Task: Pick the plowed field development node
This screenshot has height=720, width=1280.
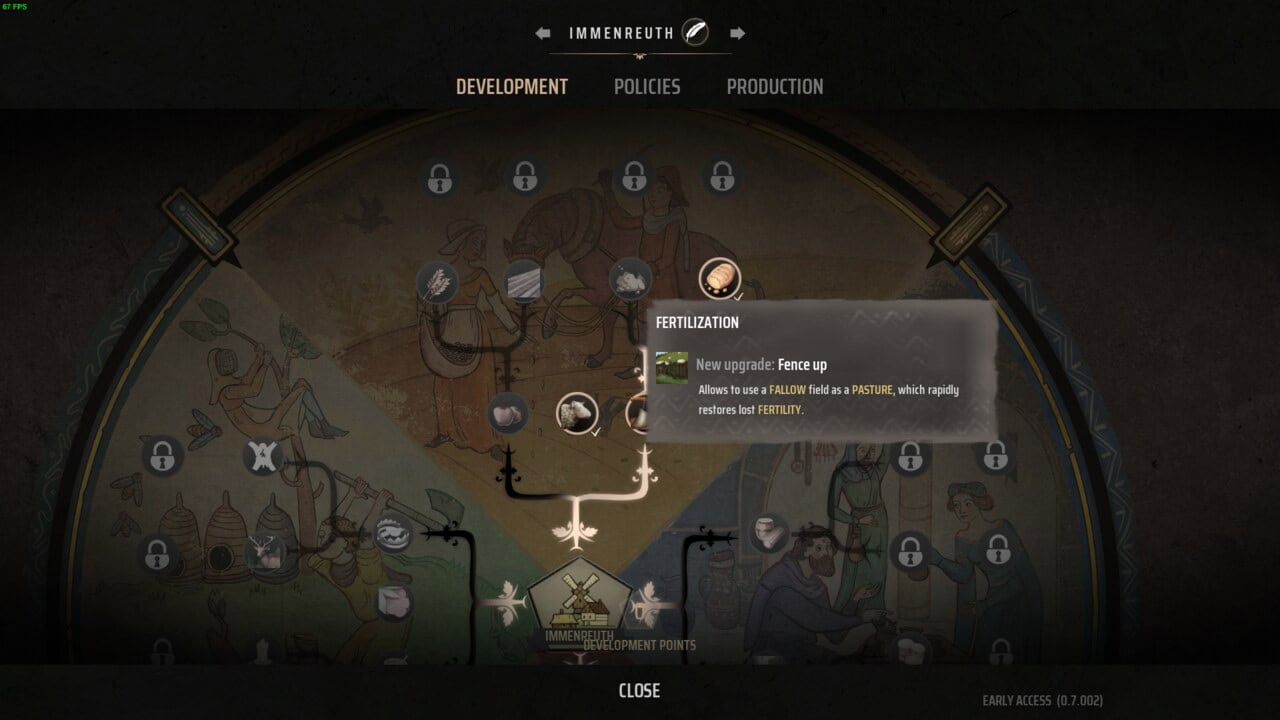Action: [x=524, y=280]
